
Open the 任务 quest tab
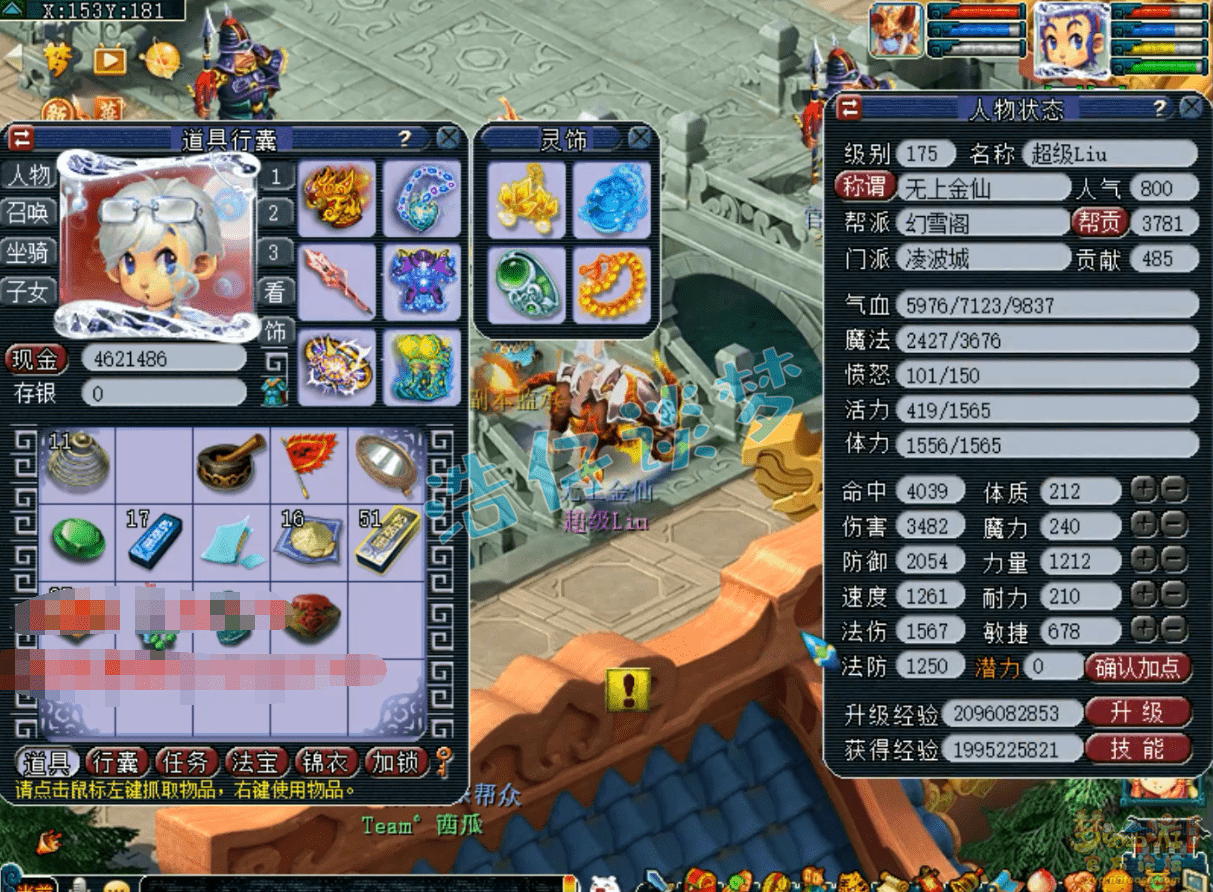[187, 763]
